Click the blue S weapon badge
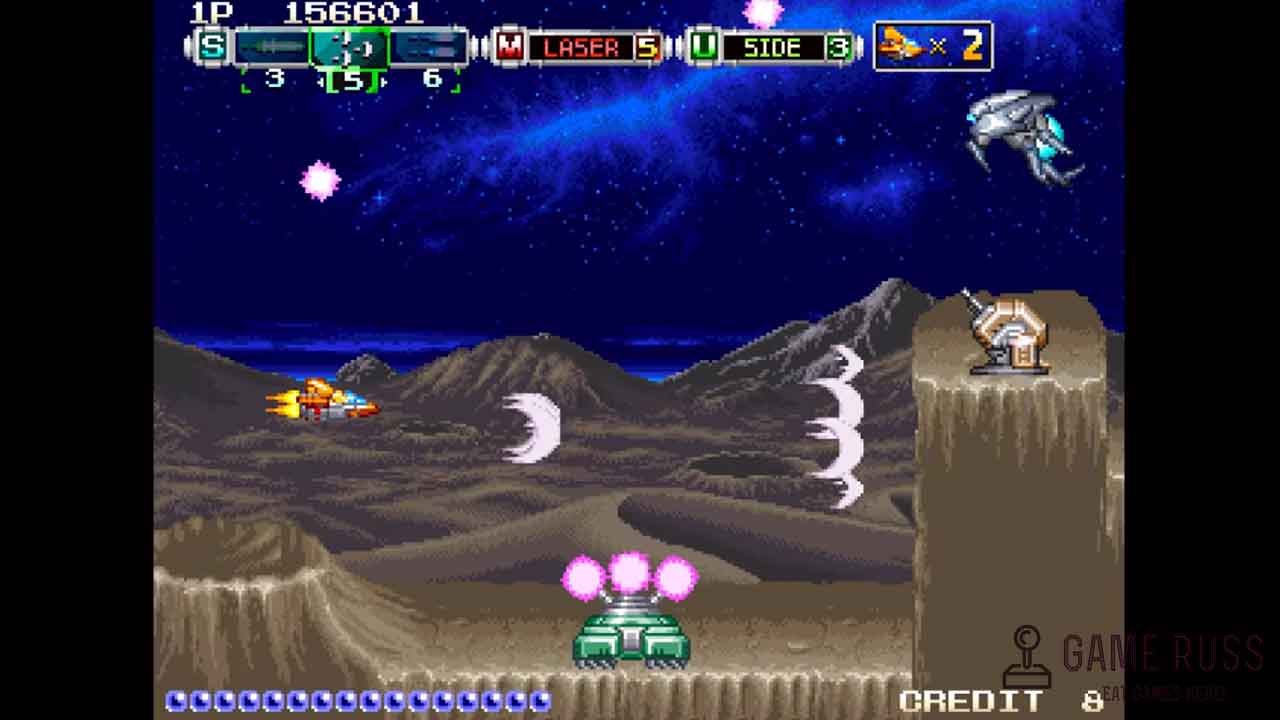This screenshot has width=1280, height=720. coord(212,46)
